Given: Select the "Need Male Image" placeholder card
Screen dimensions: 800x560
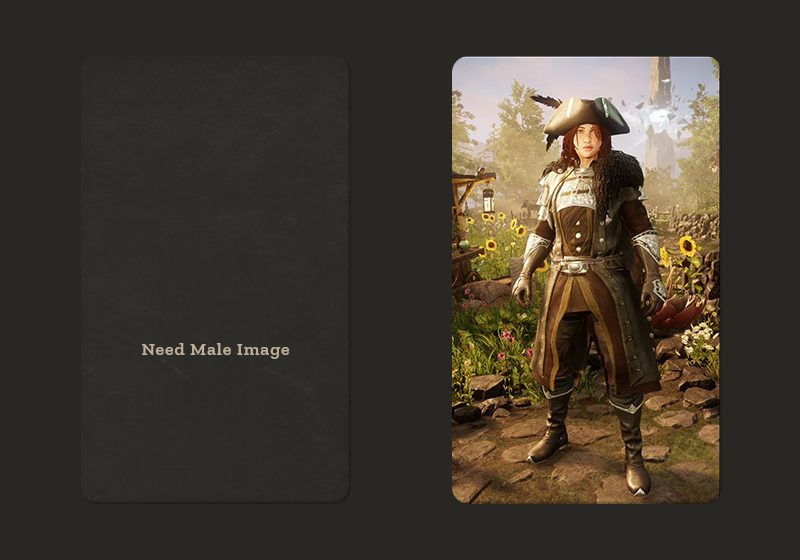Looking at the screenshot, I should pyautogui.click(x=215, y=280).
